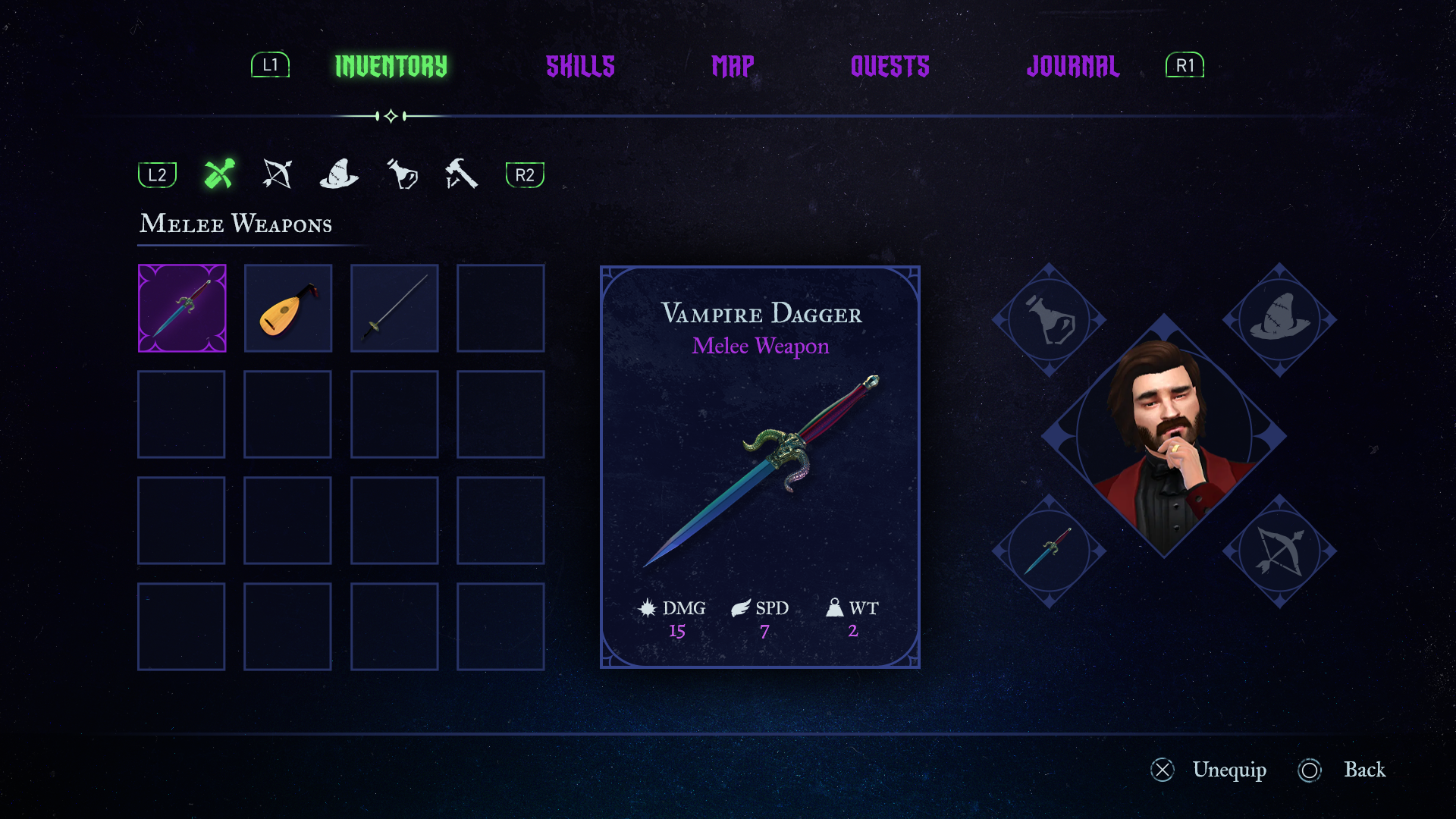Open the hat equipment slot
This screenshot has width=1456, height=819.
1279,320
